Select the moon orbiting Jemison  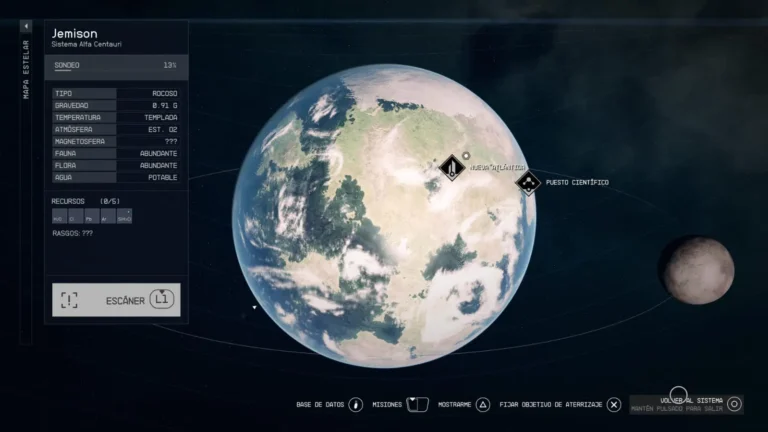(x=697, y=269)
